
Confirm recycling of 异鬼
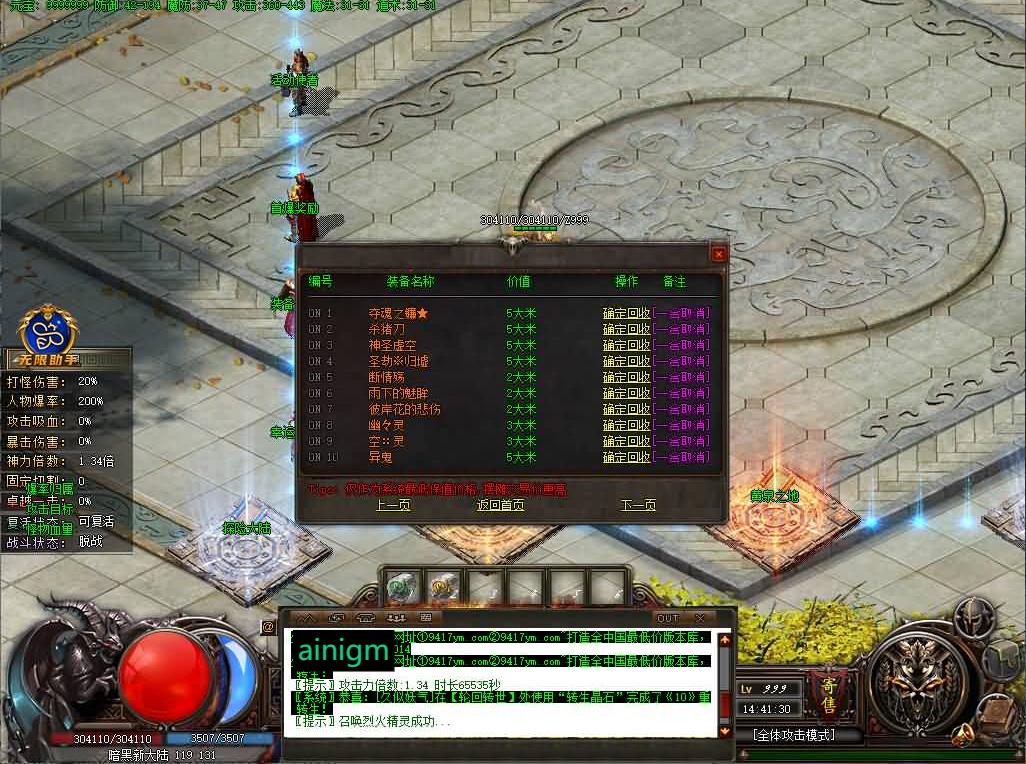626,457
